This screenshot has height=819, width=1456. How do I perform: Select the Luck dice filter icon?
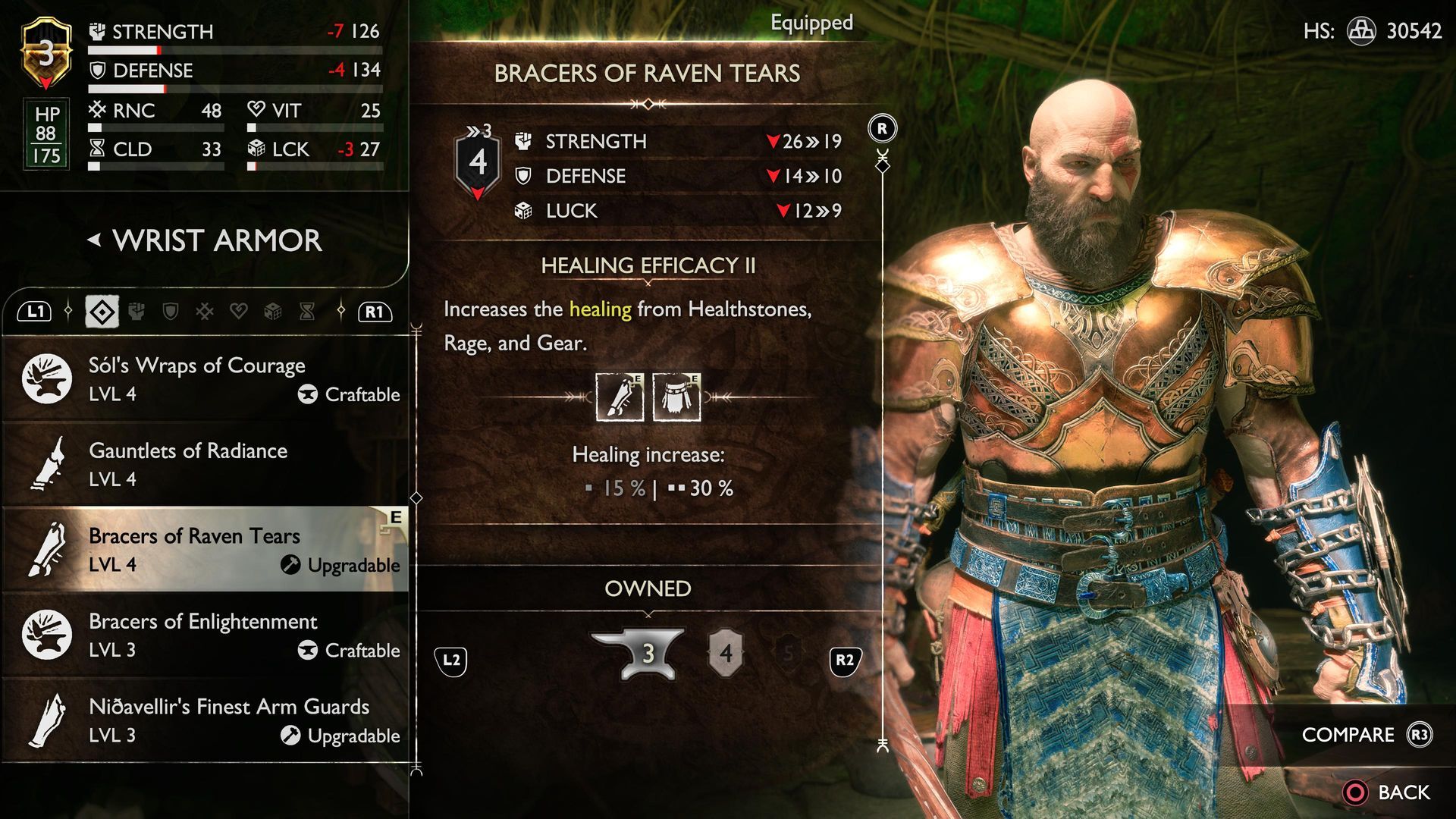tap(272, 311)
